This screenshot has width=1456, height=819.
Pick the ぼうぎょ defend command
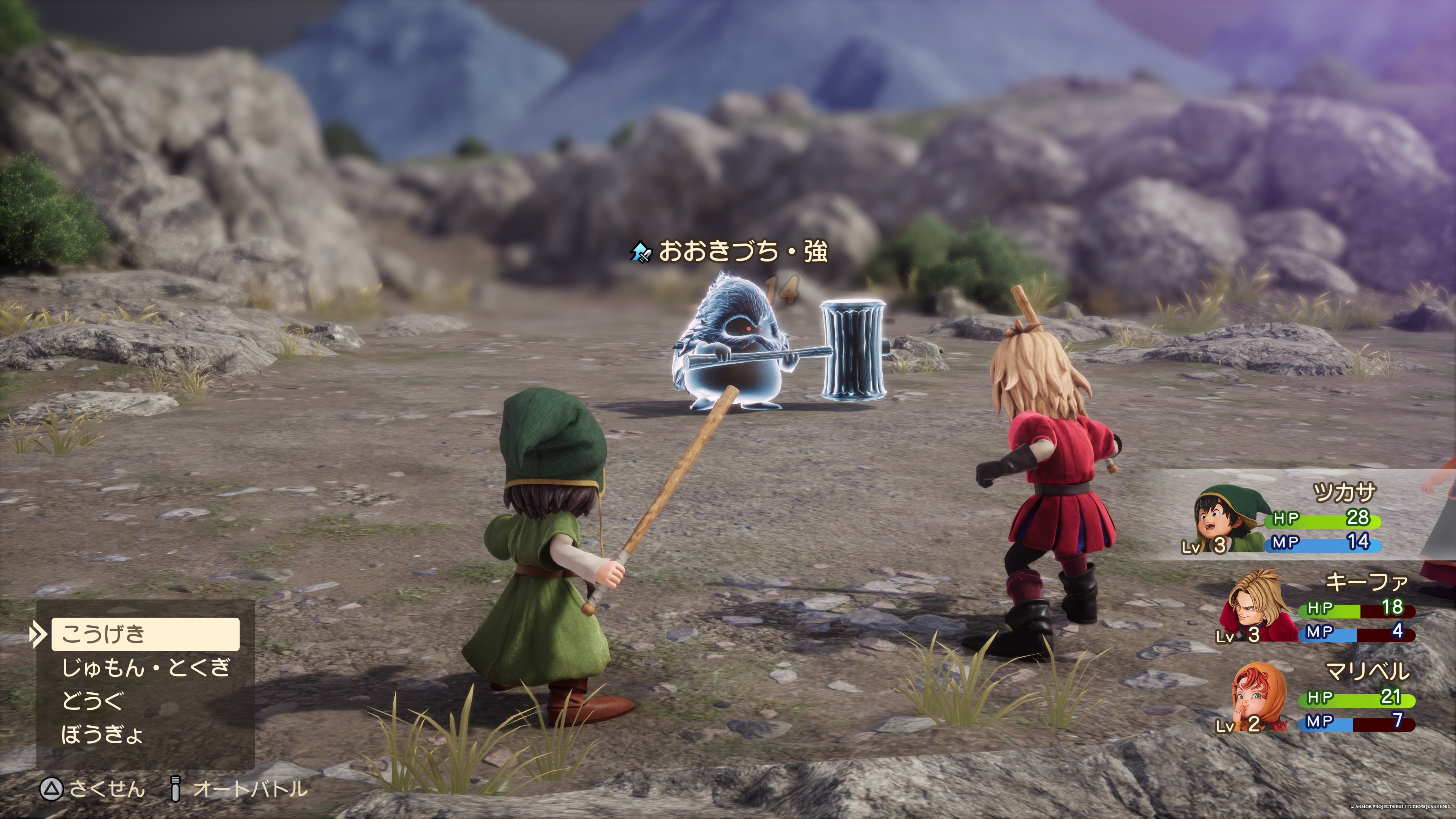tap(102, 735)
